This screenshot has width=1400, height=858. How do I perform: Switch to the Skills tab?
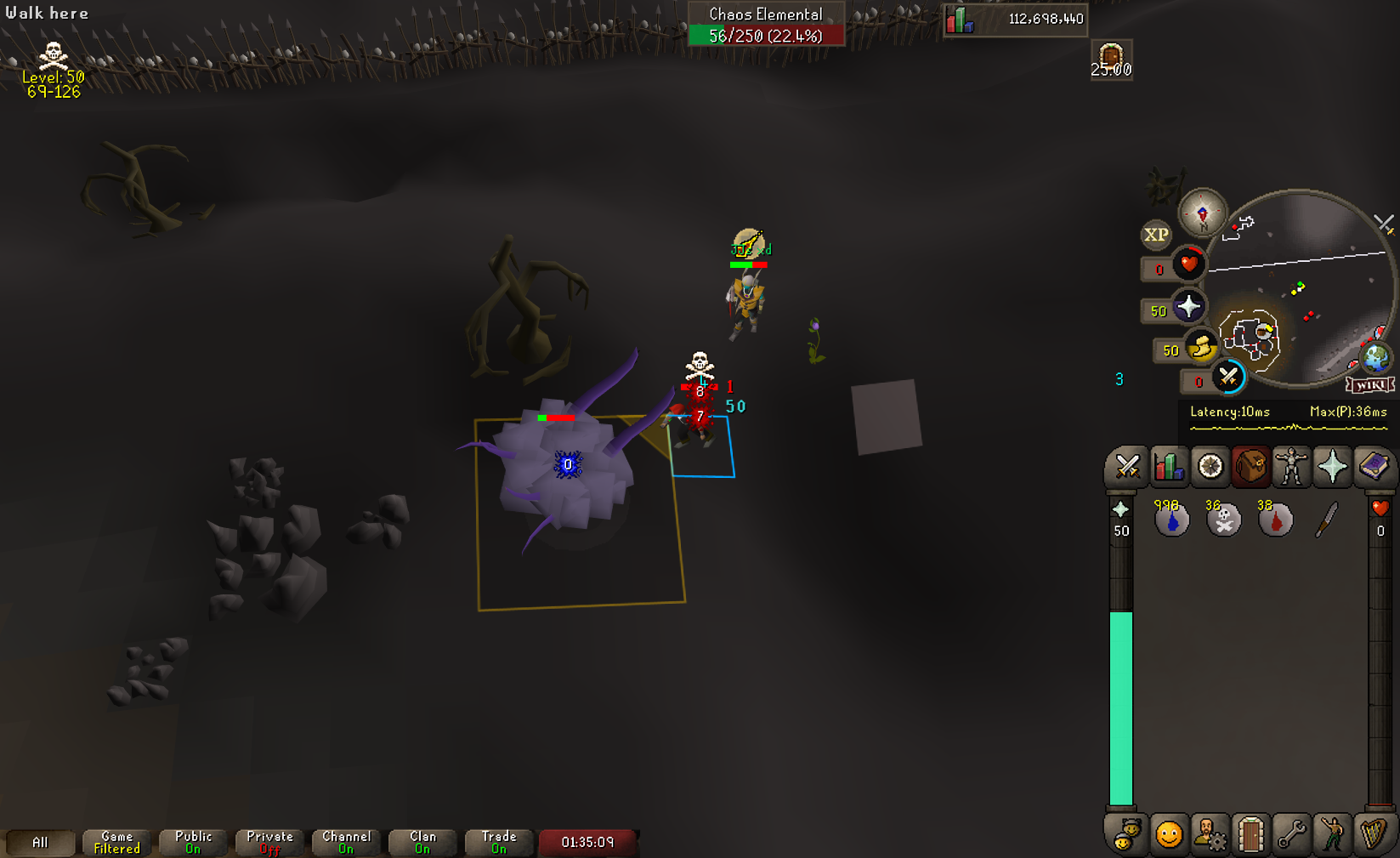coord(1169,466)
